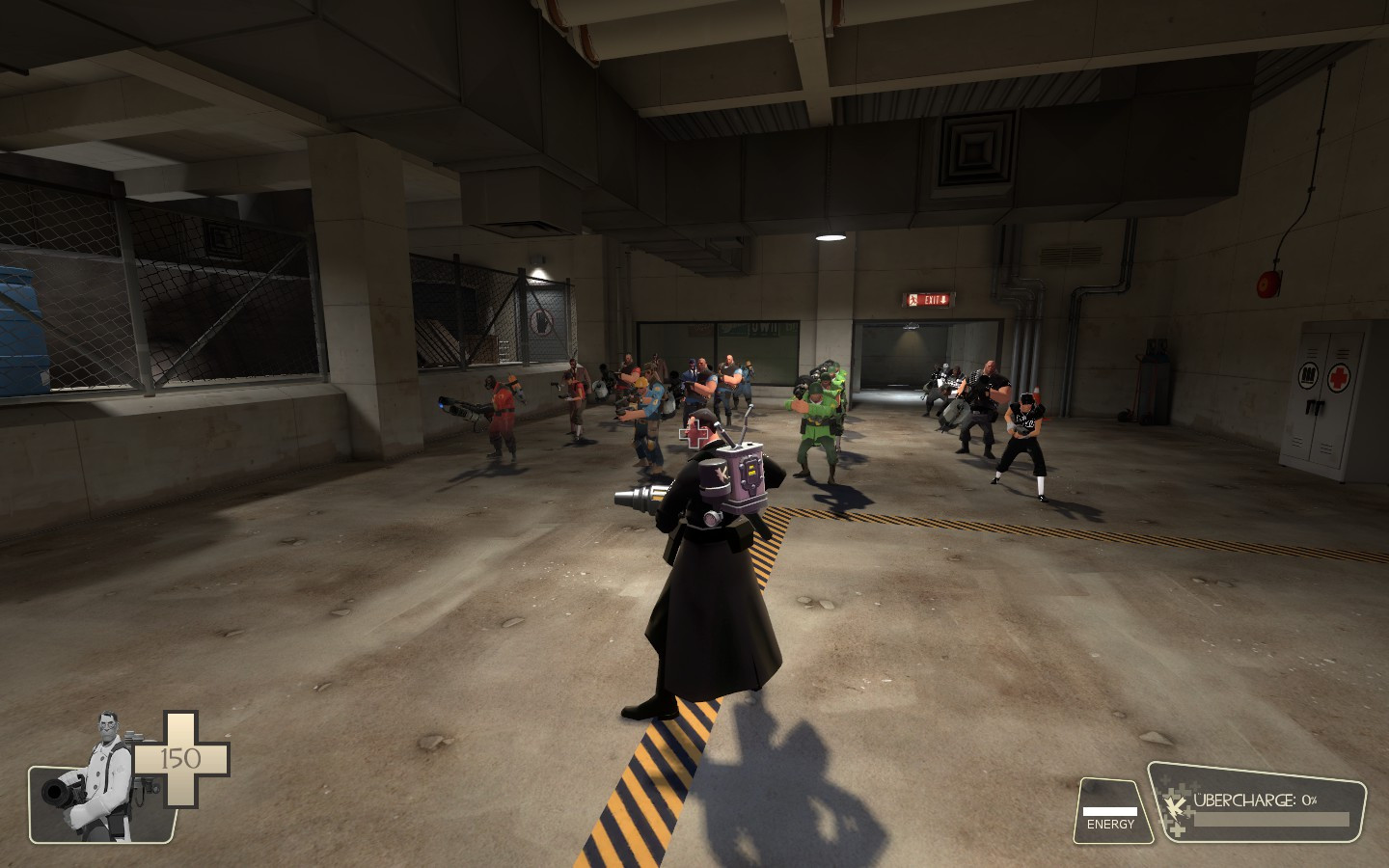Click the ammo bullets icon on the left locker
The image size is (1389, 868).
click(1308, 376)
